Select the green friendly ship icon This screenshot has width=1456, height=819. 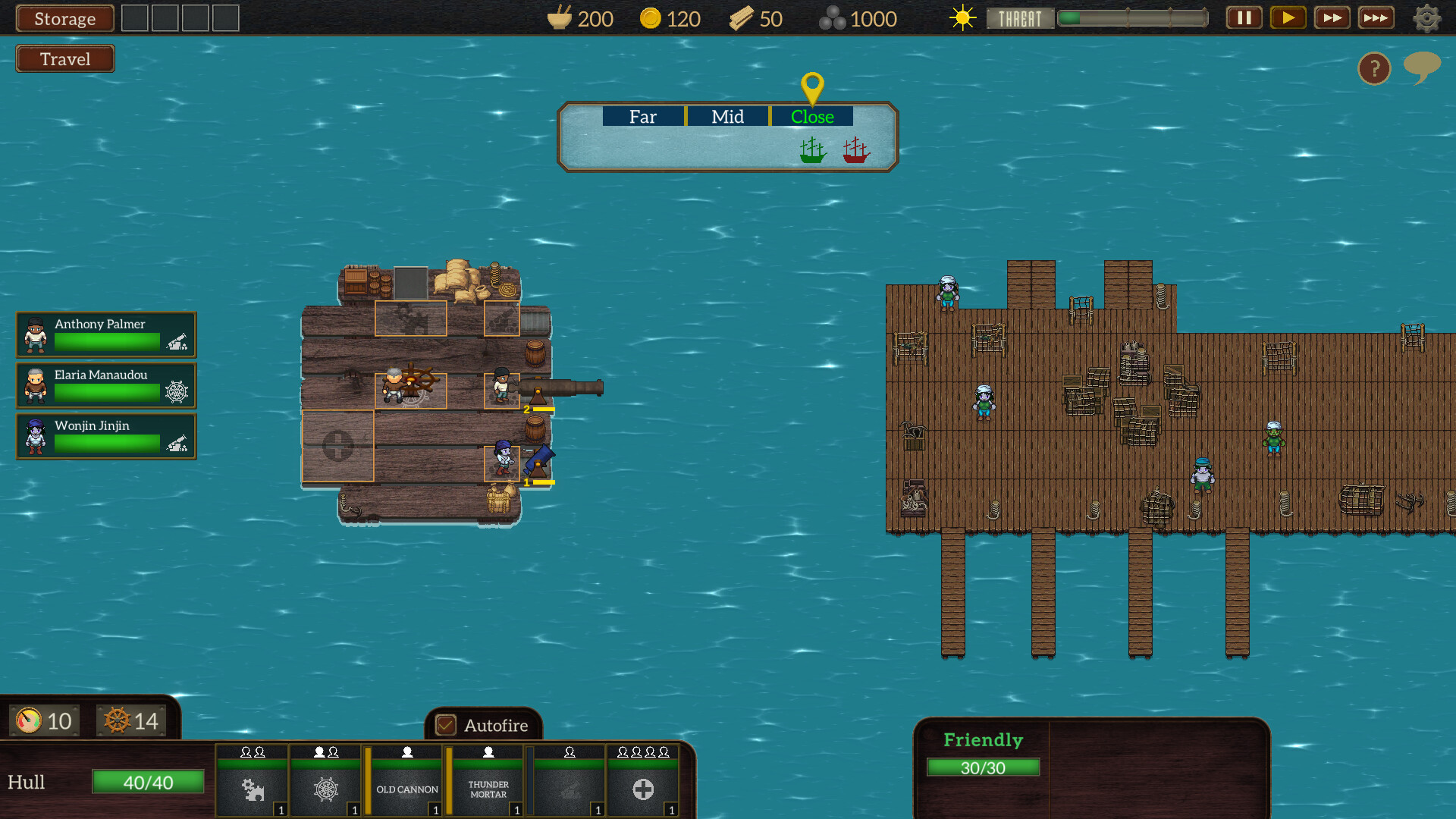tap(812, 149)
